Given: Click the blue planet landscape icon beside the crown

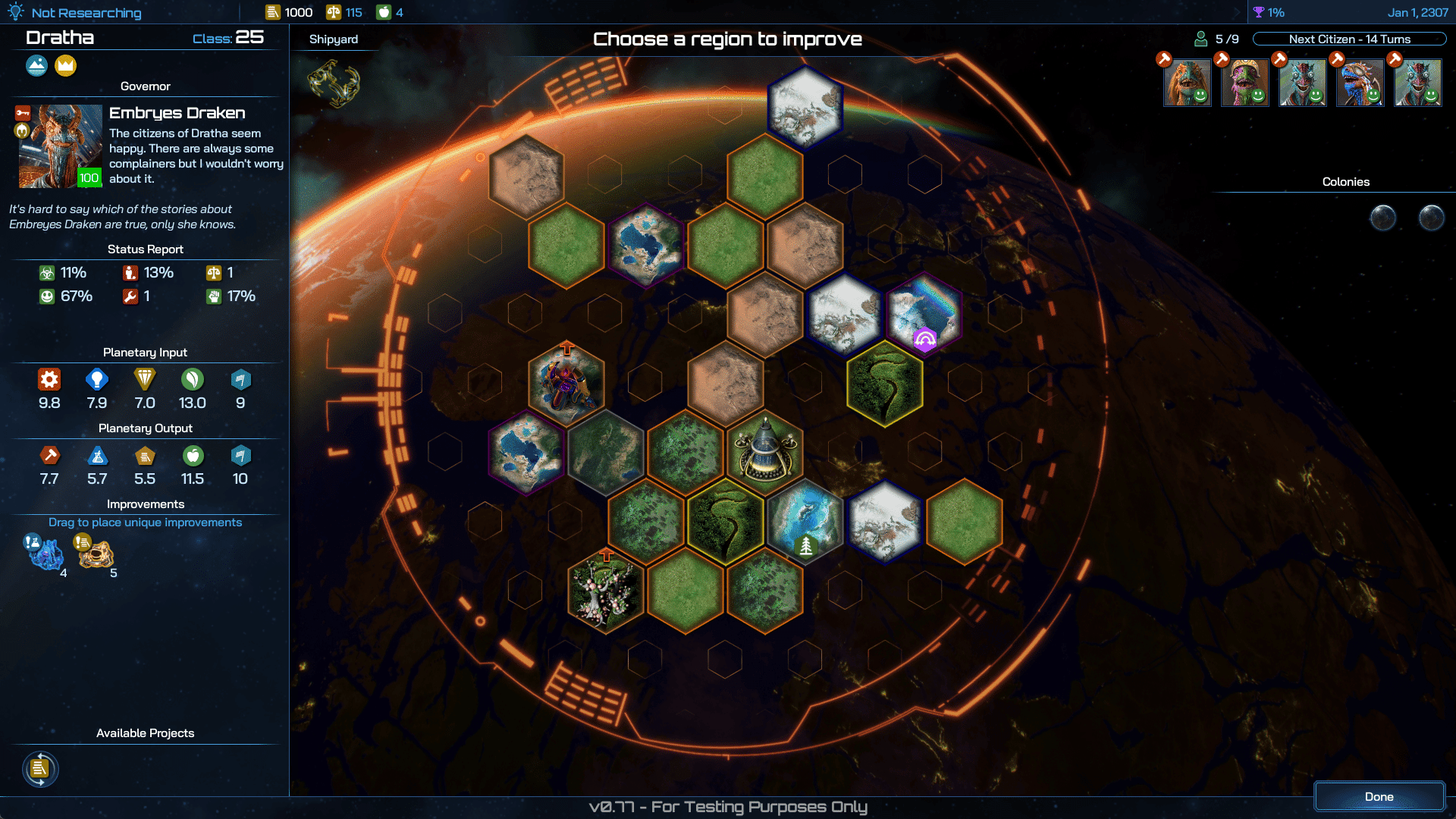Looking at the screenshot, I should (x=37, y=66).
